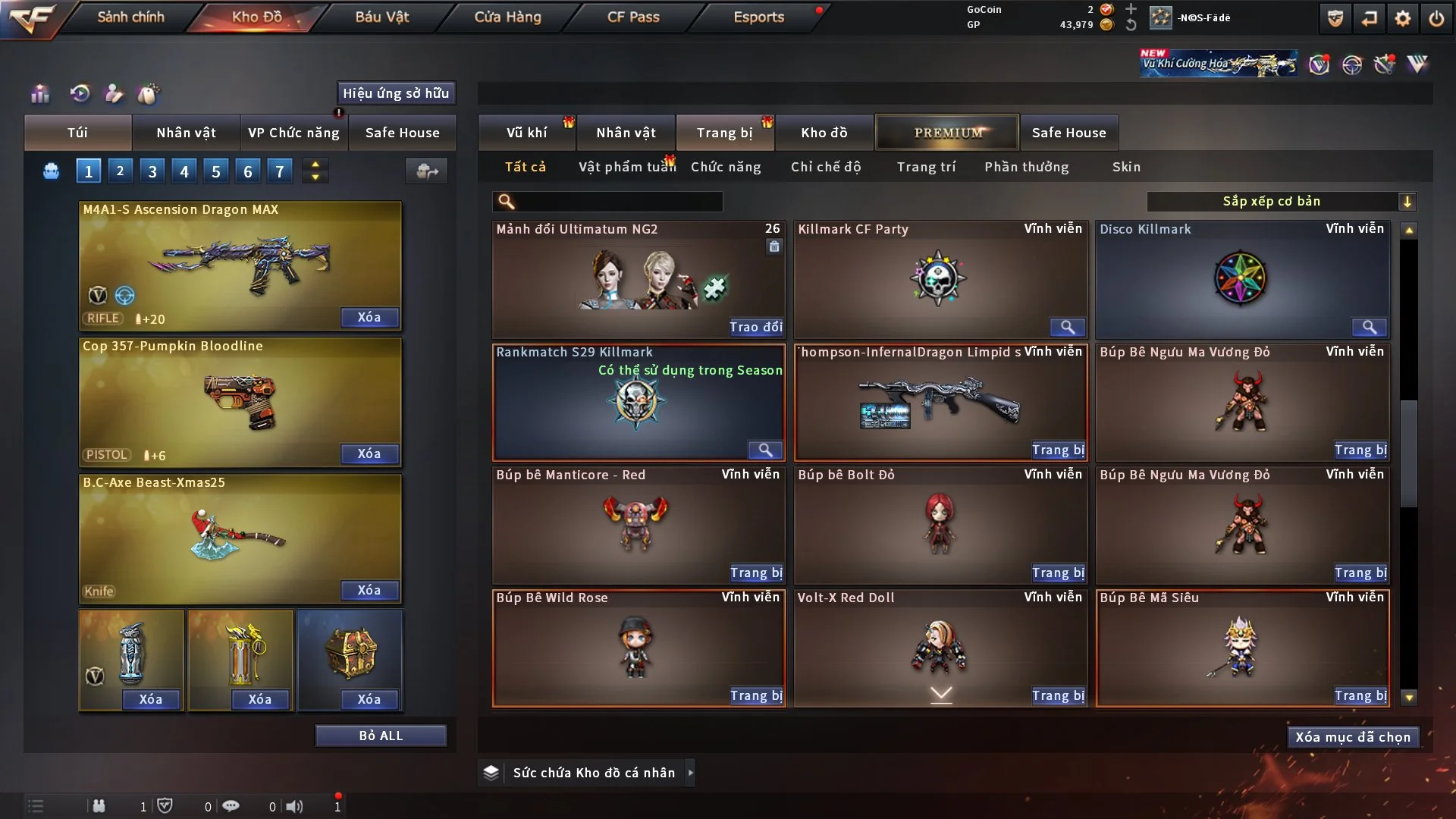Equip the Thompson-InfernalDragon weapon
The height and width of the screenshot is (819, 1456).
(x=1058, y=450)
